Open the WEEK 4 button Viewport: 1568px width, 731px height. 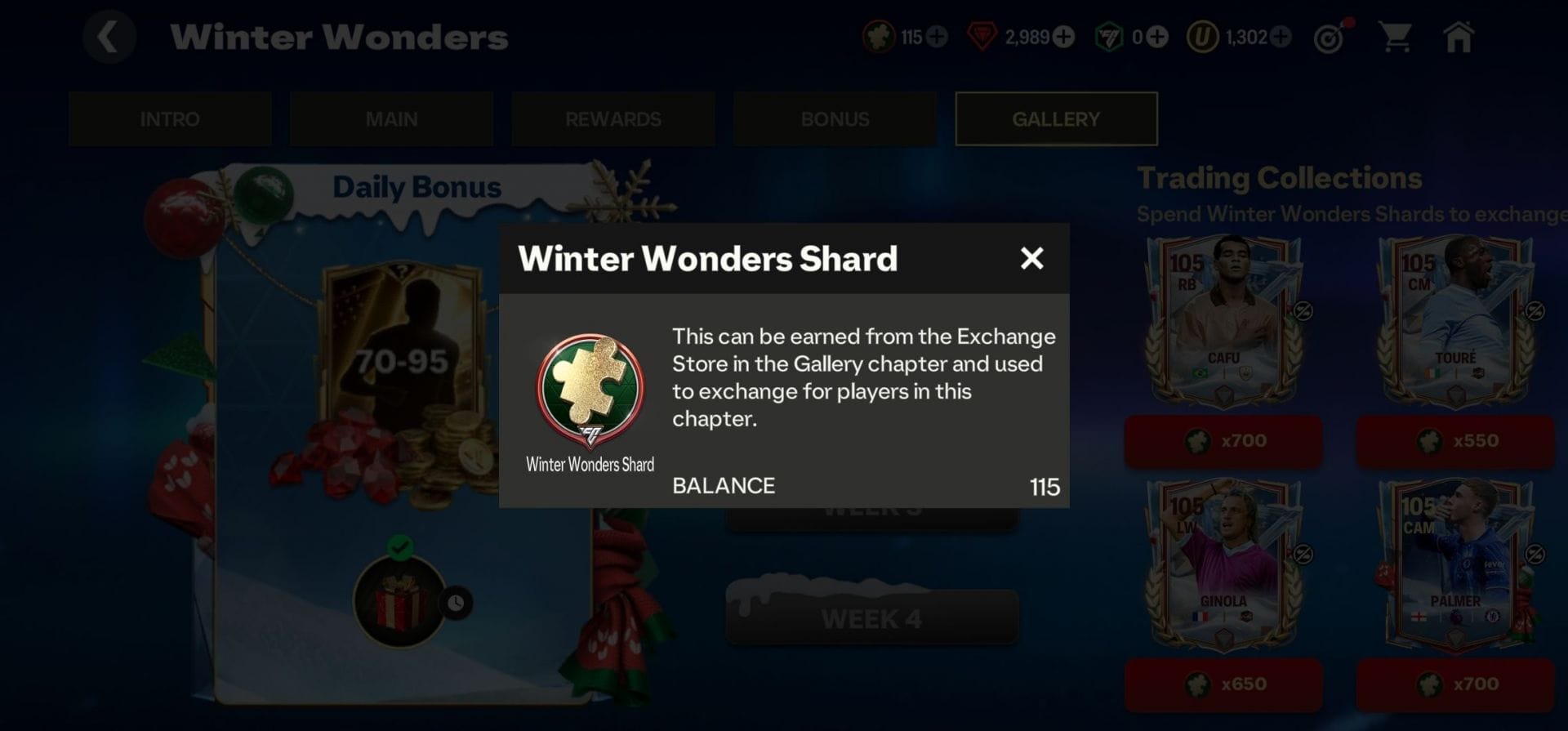[x=871, y=618]
